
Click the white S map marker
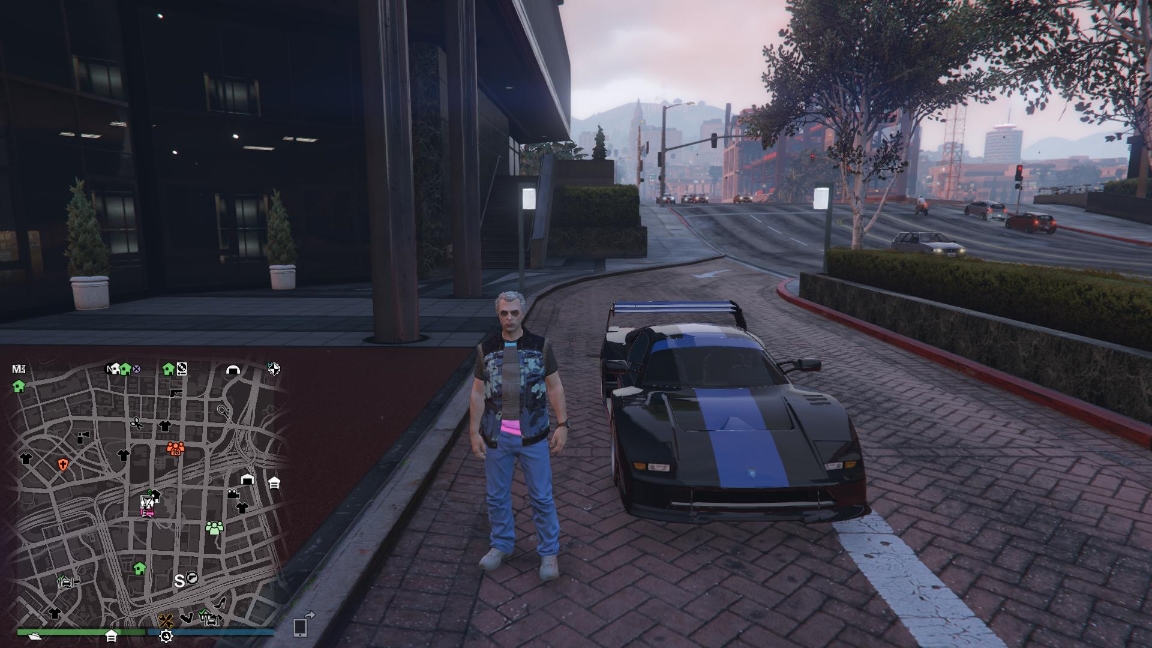coord(180,580)
